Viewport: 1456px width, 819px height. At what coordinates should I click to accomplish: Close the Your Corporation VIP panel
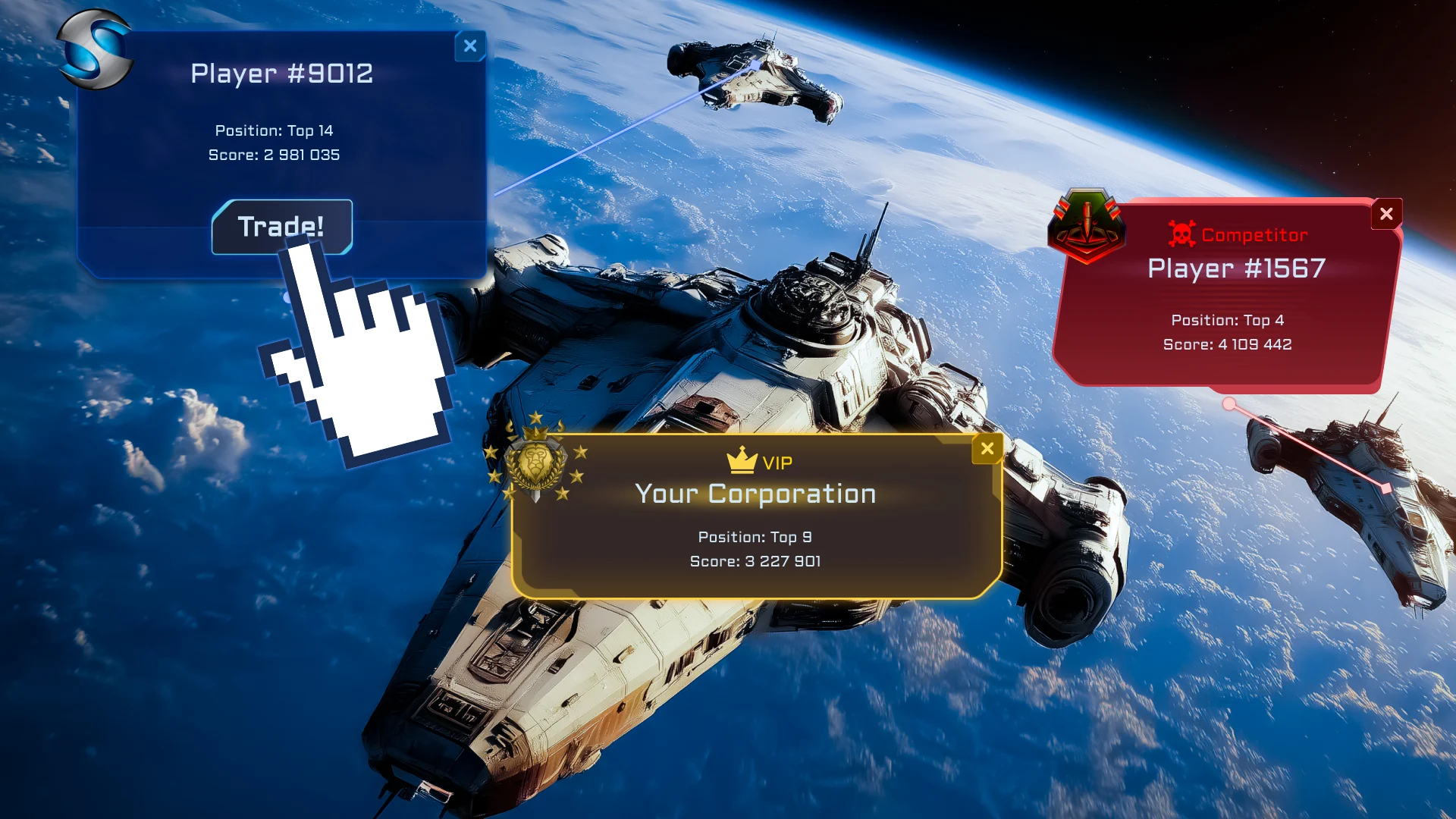click(x=987, y=449)
